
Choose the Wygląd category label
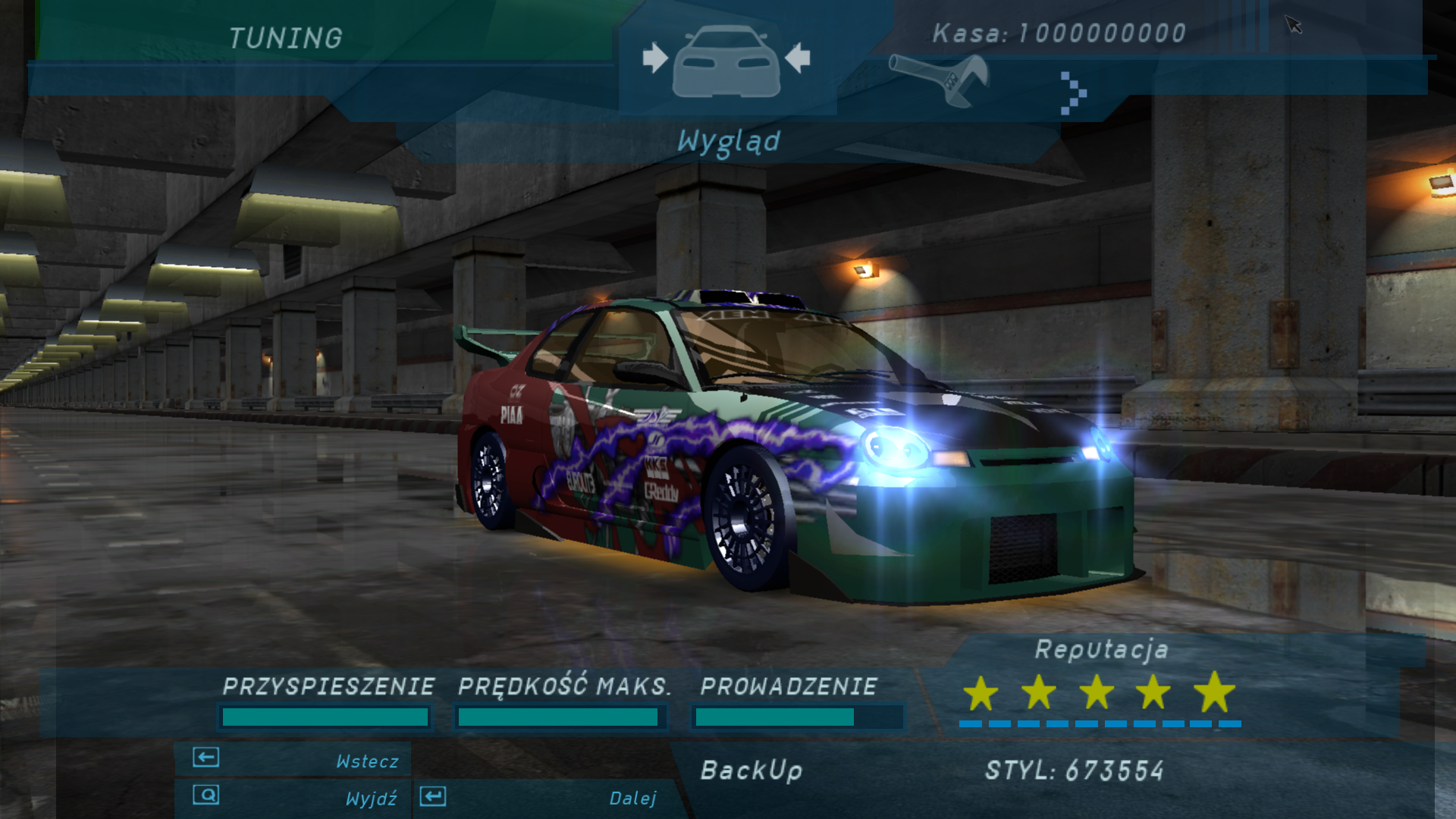pyautogui.click(x=728, y=142)
